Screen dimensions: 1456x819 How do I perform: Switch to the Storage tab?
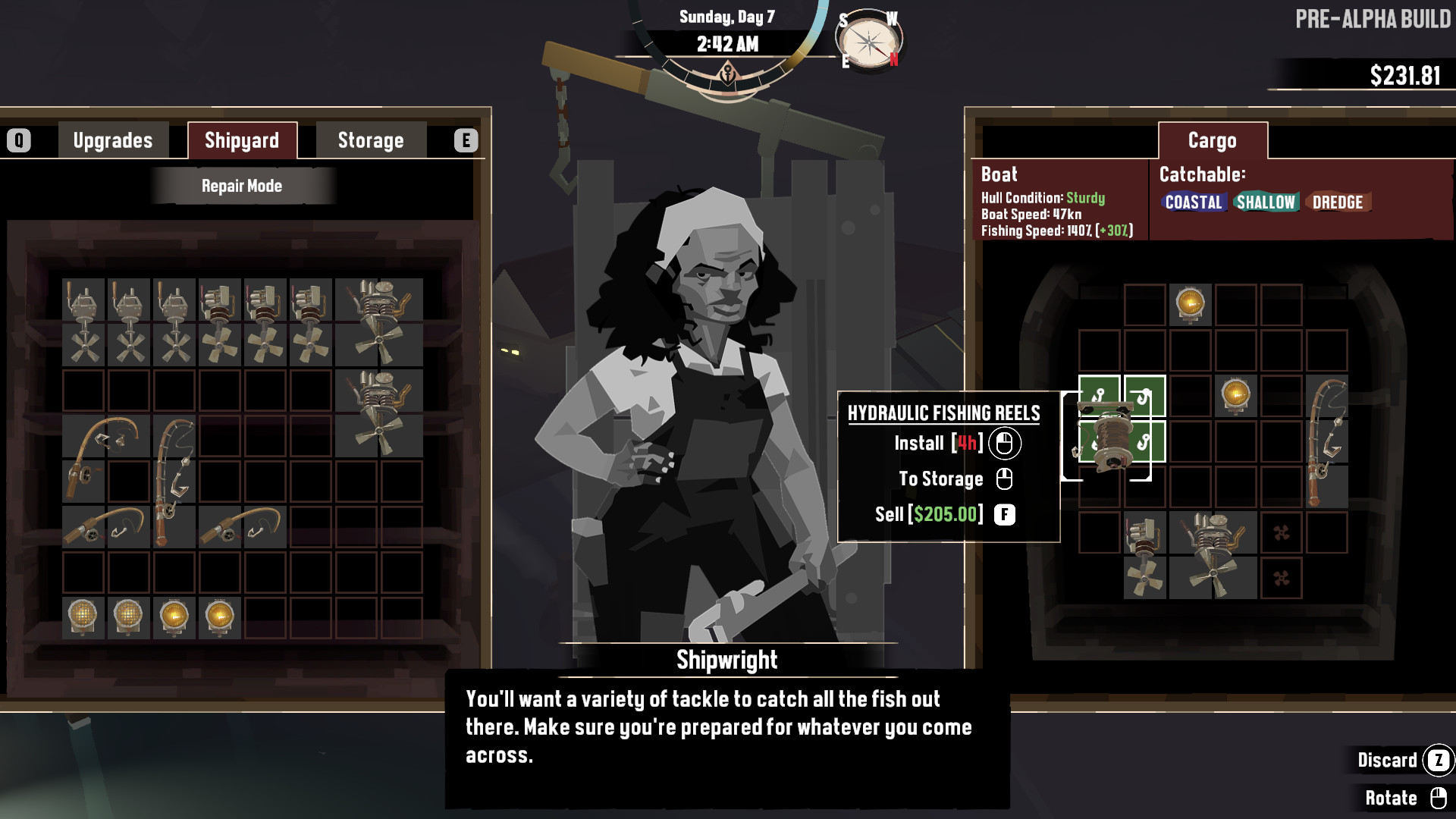click(x=369, y=140)
